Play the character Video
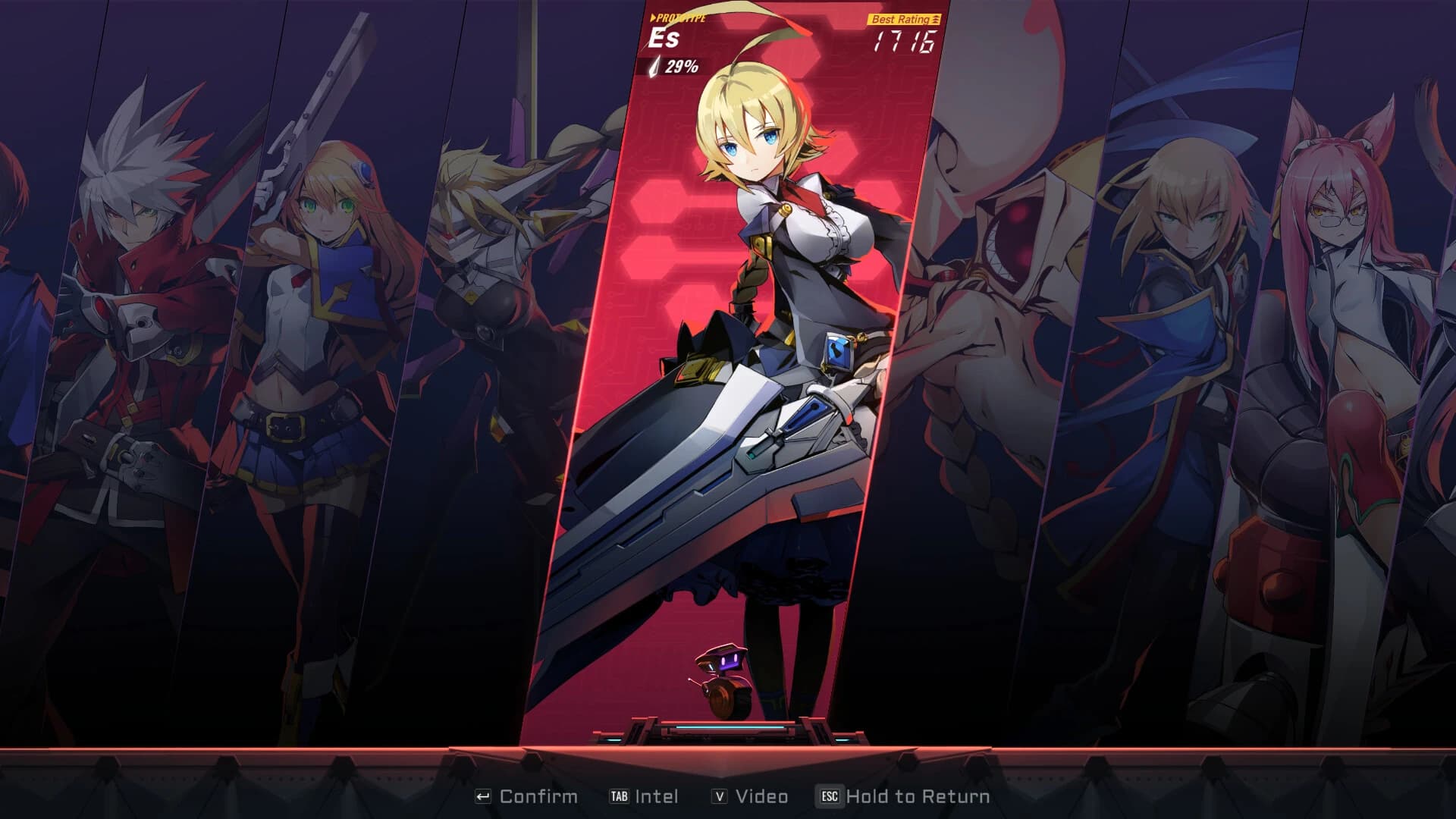 tap(762, 796)
